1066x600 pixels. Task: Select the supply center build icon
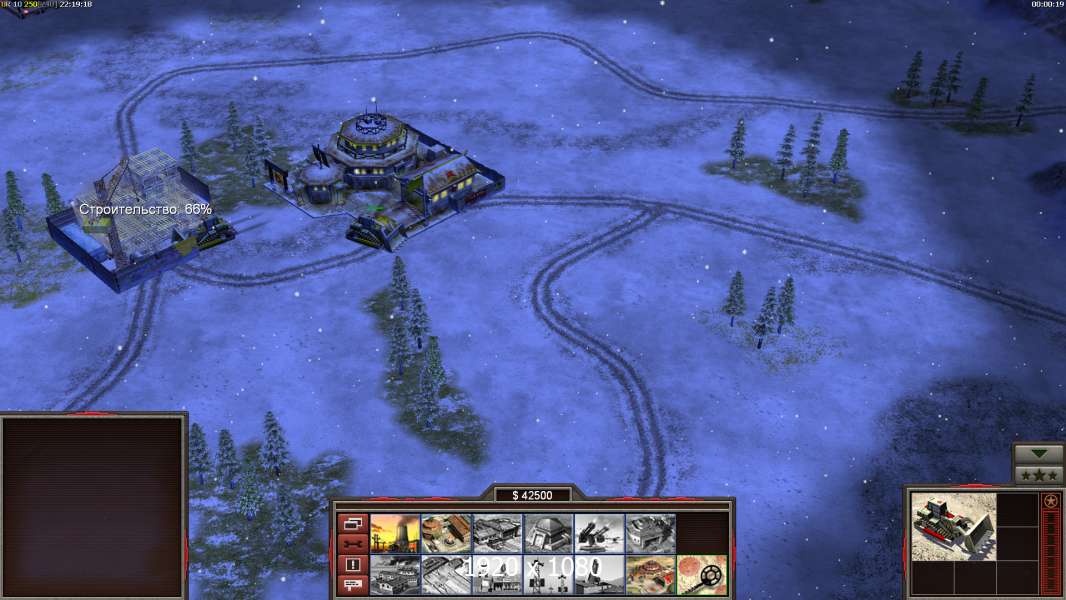click(x=446, y=534)
